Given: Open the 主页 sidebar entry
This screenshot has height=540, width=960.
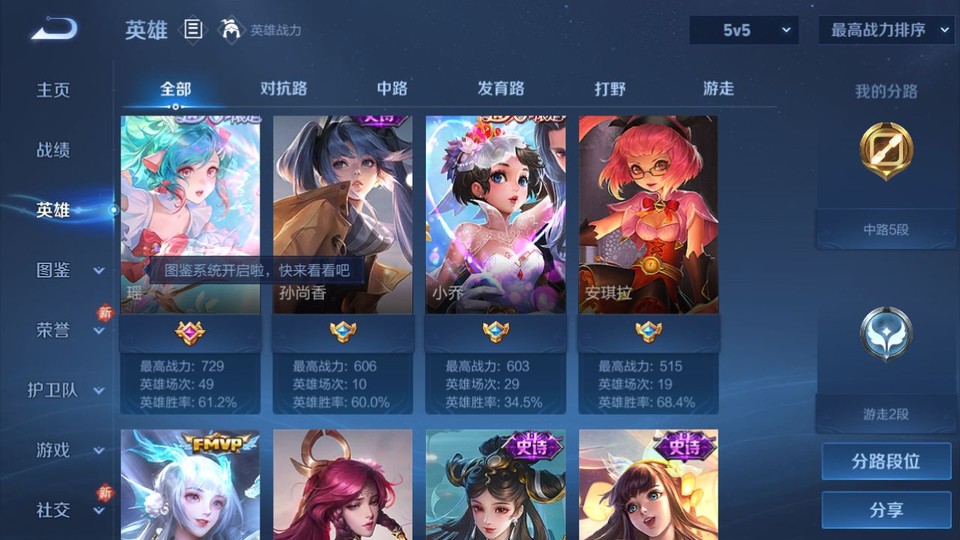Looking at the screenshot, I should coord(54,90).
